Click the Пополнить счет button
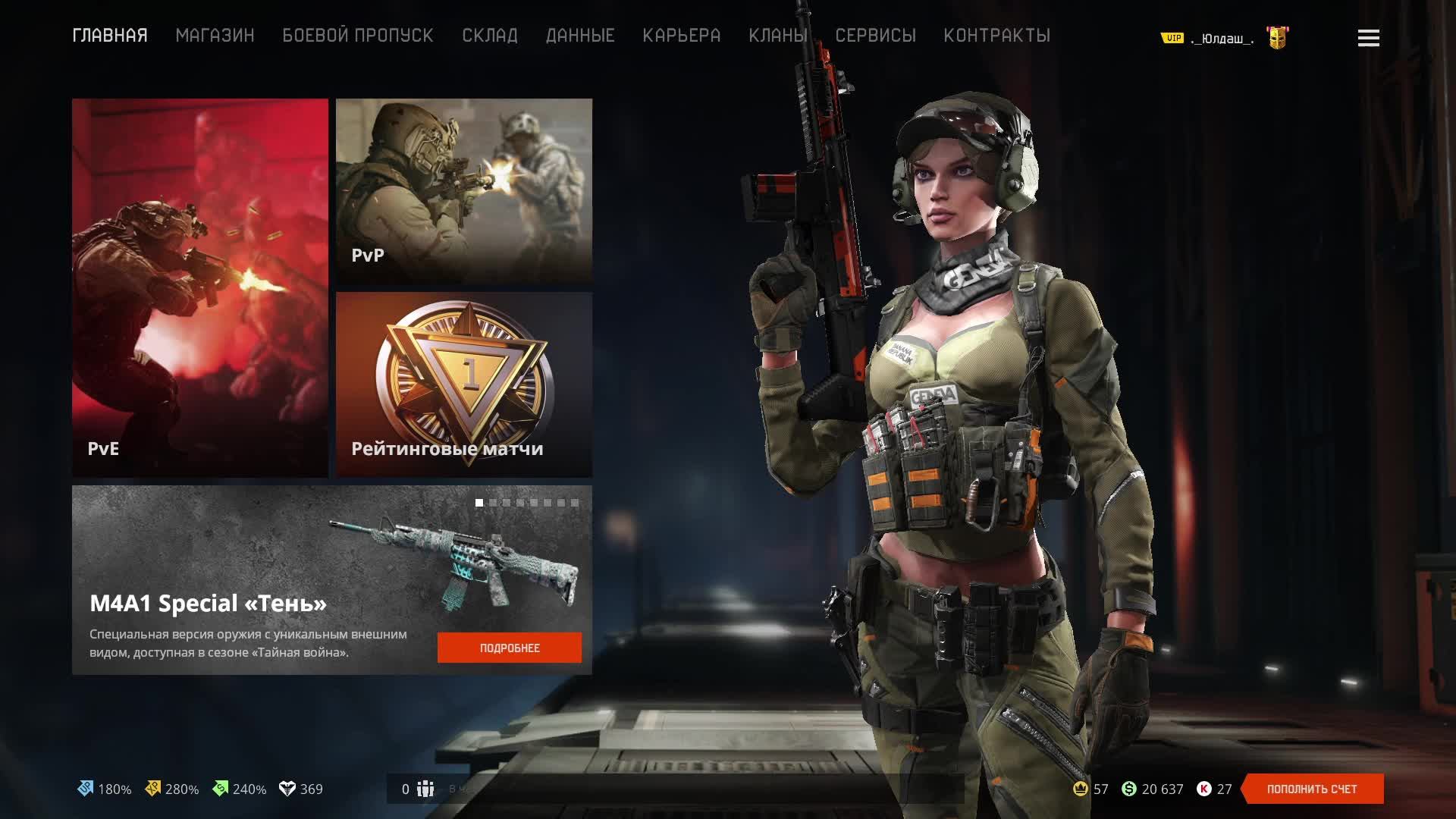 [1312, 789]
